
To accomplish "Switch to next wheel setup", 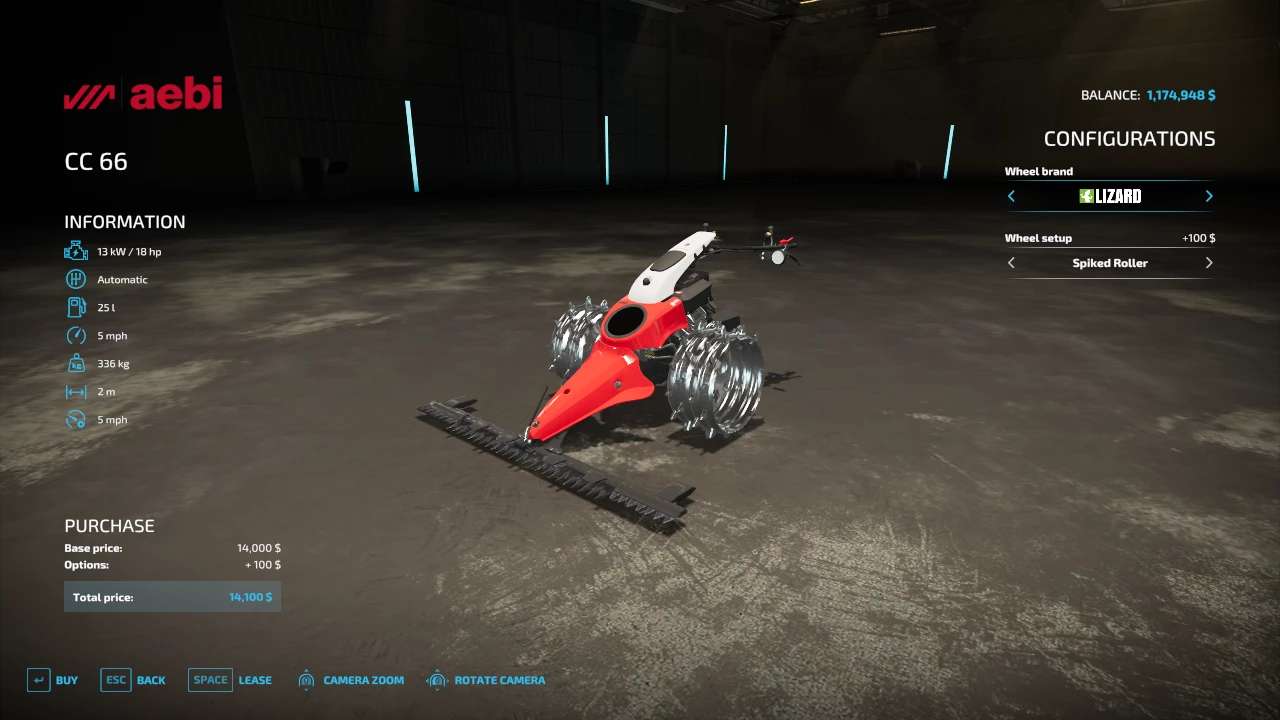I will (x=1209, y=263).
